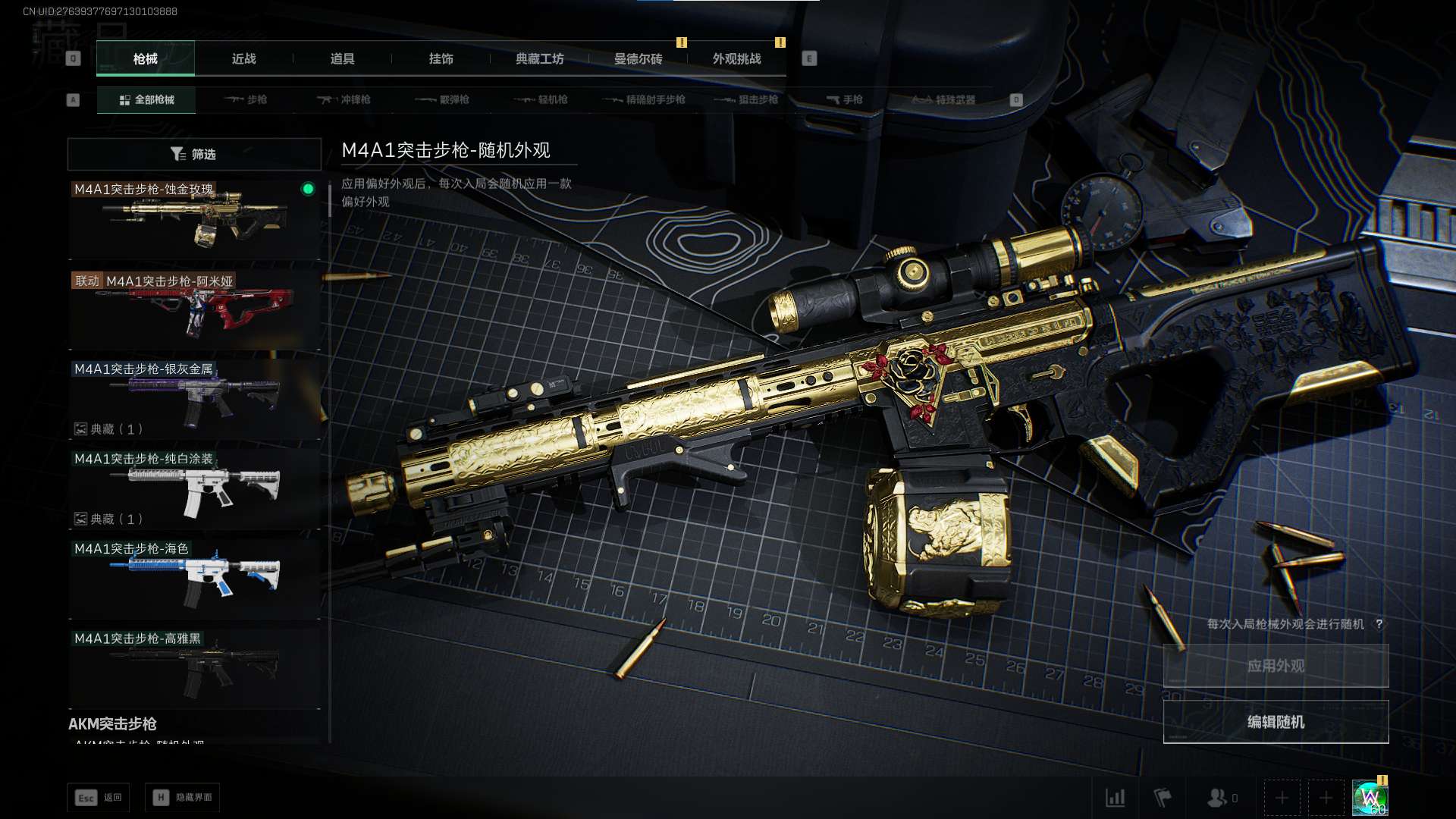Select the M4A1 高雅黑 skin

194,669
